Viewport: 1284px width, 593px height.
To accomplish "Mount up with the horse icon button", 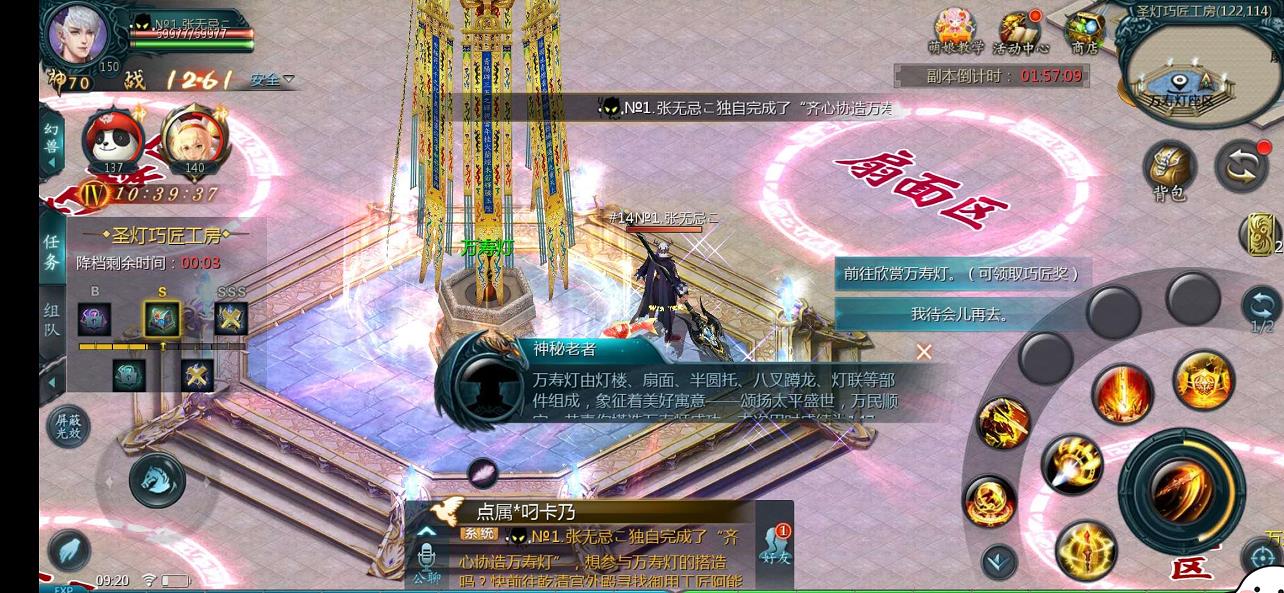I will tap(157, 479).
